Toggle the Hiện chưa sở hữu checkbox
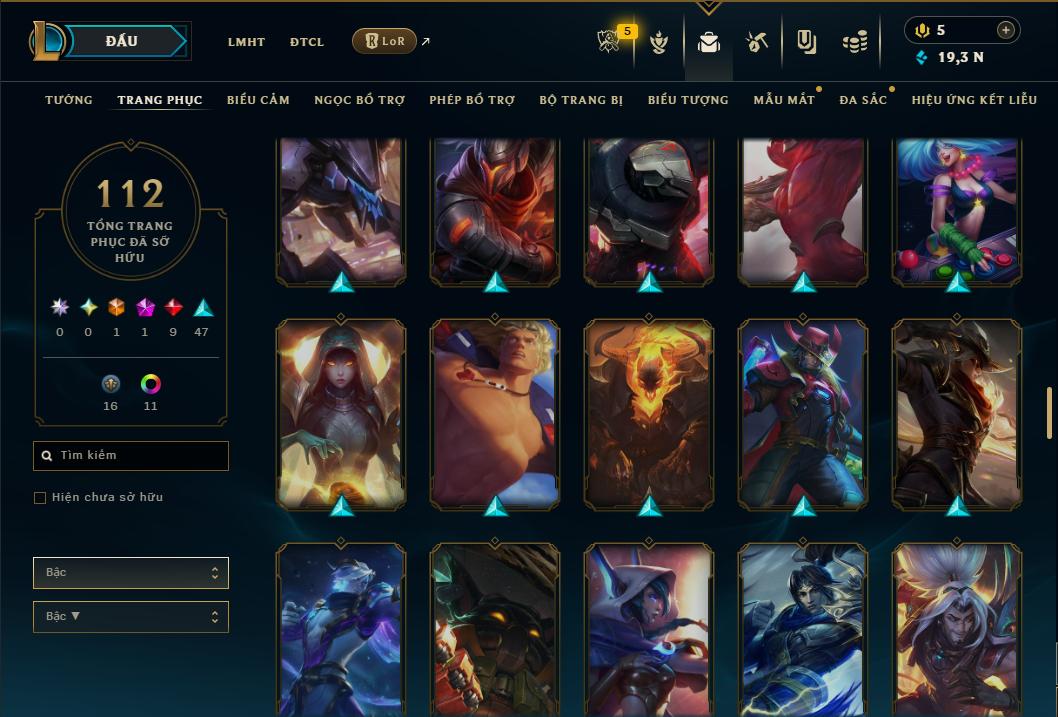Viewport: 1058px width, 717px height. [40, 498]
